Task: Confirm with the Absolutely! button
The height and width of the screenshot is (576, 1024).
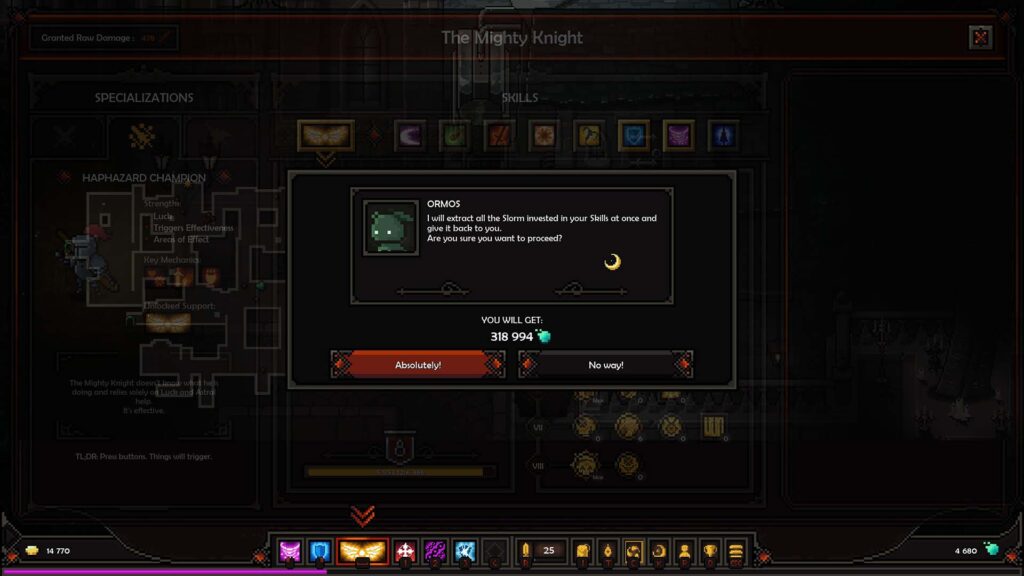Action: (x=418, y=365)
